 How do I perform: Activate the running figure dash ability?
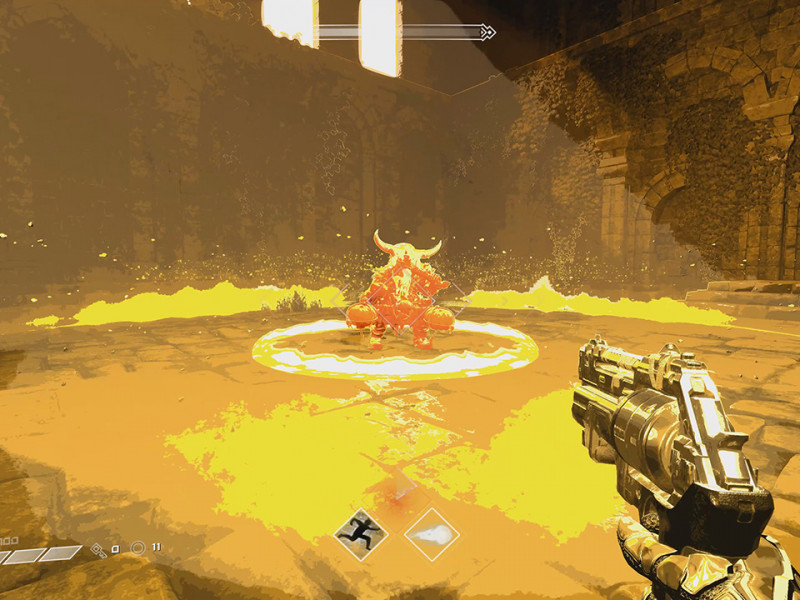click(360, 534)
